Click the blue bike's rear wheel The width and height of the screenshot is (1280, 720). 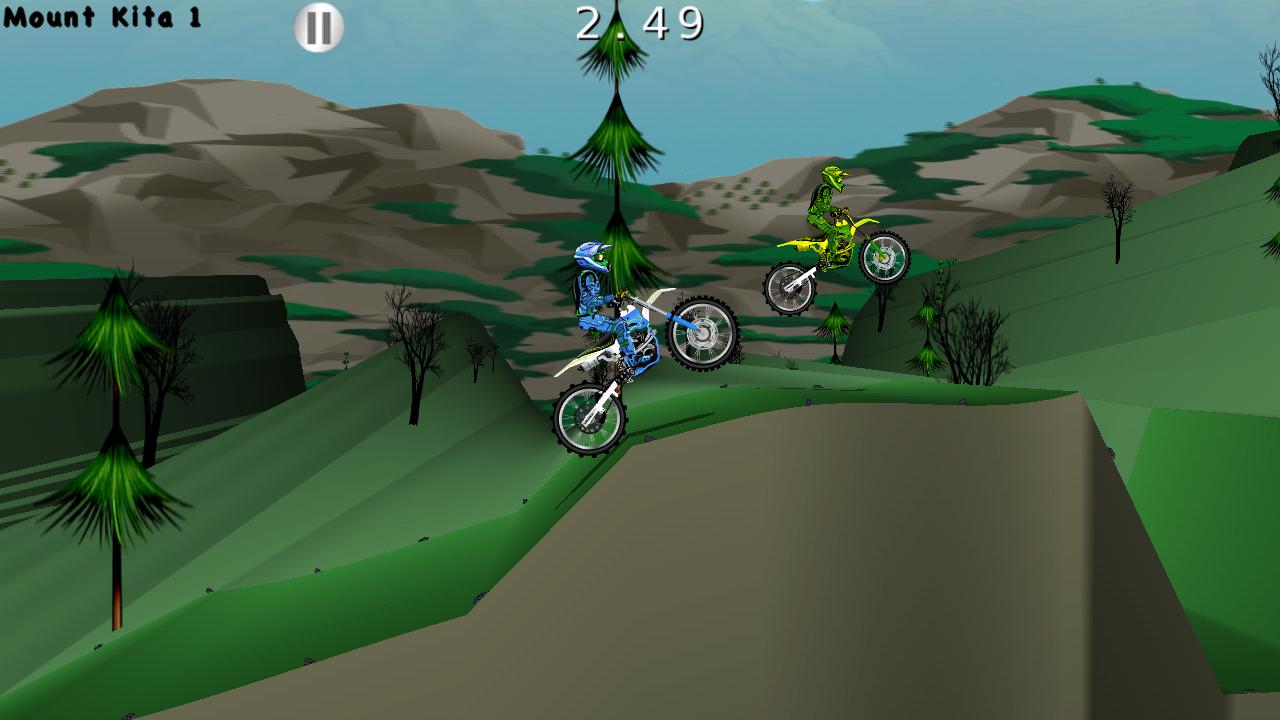(x=589, y=418)
